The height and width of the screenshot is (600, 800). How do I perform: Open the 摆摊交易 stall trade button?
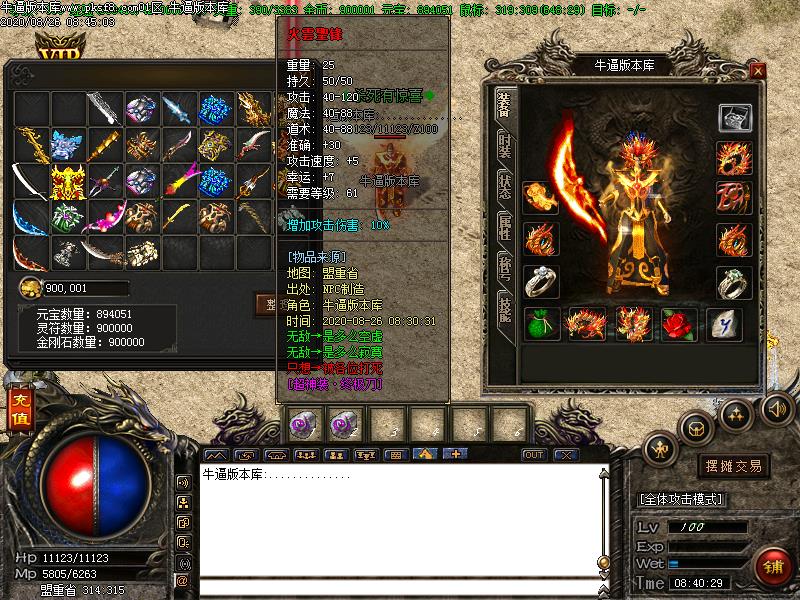pyautogui.click(x=732, y=466)
